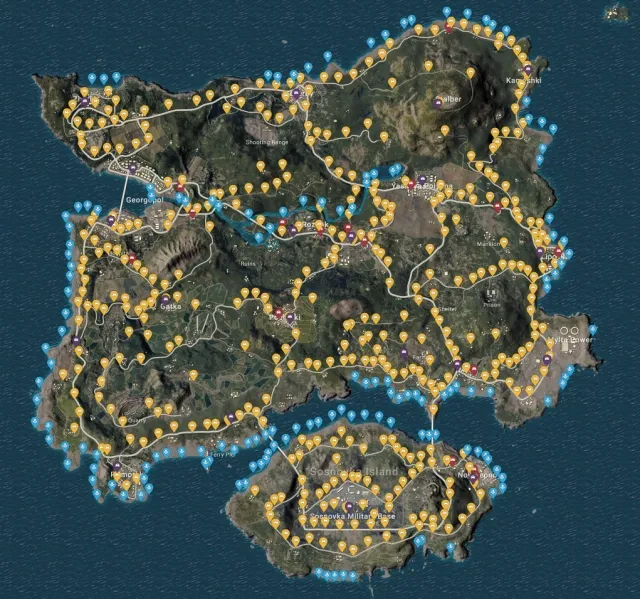Screen dimensions: 640x599
Task: Open the purple marker at Kameshki
Action: tap(527, 69)
